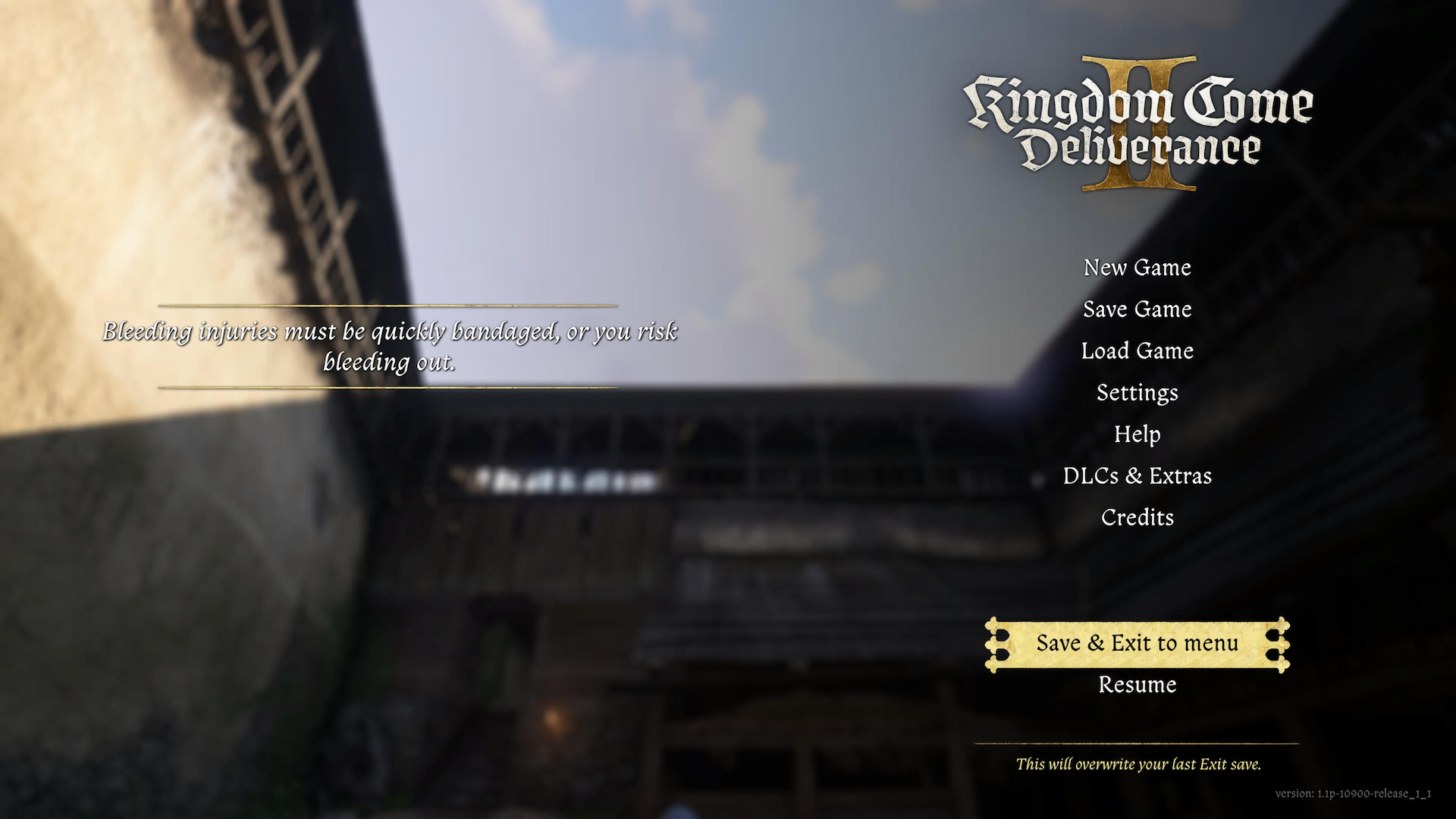The height and width of the screenshot is (819, 1456).
Task: Resume the game
Action: [x=1137, y=685]
